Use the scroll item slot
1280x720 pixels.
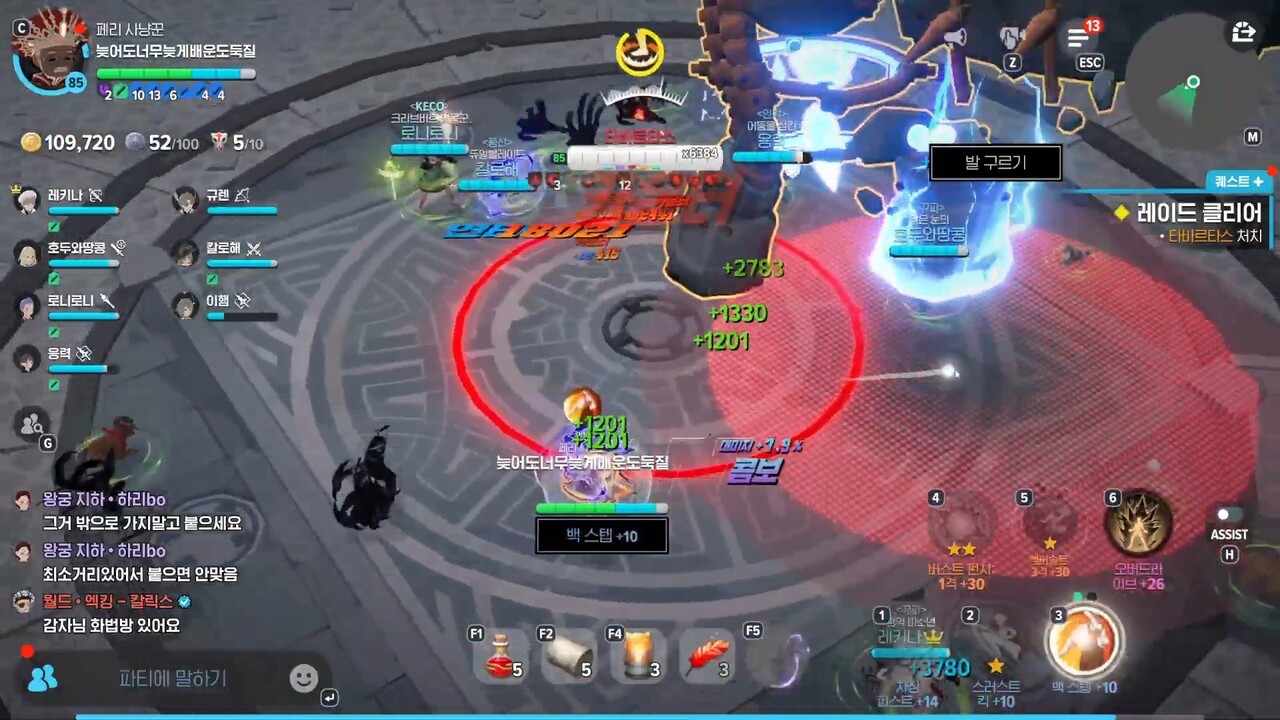(x=569, y=656)
